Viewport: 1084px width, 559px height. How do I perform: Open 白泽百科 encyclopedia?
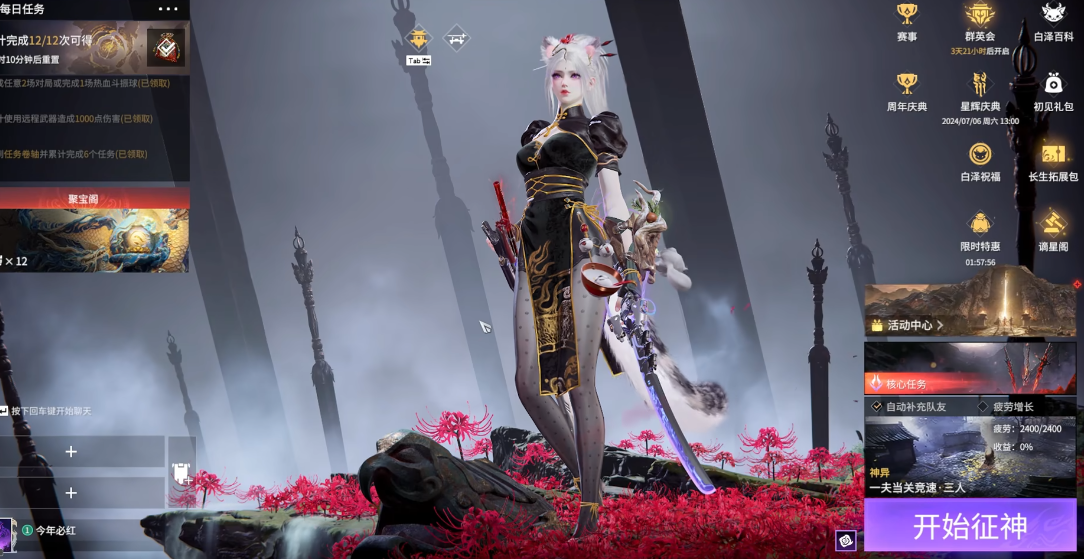(1052, 20)
